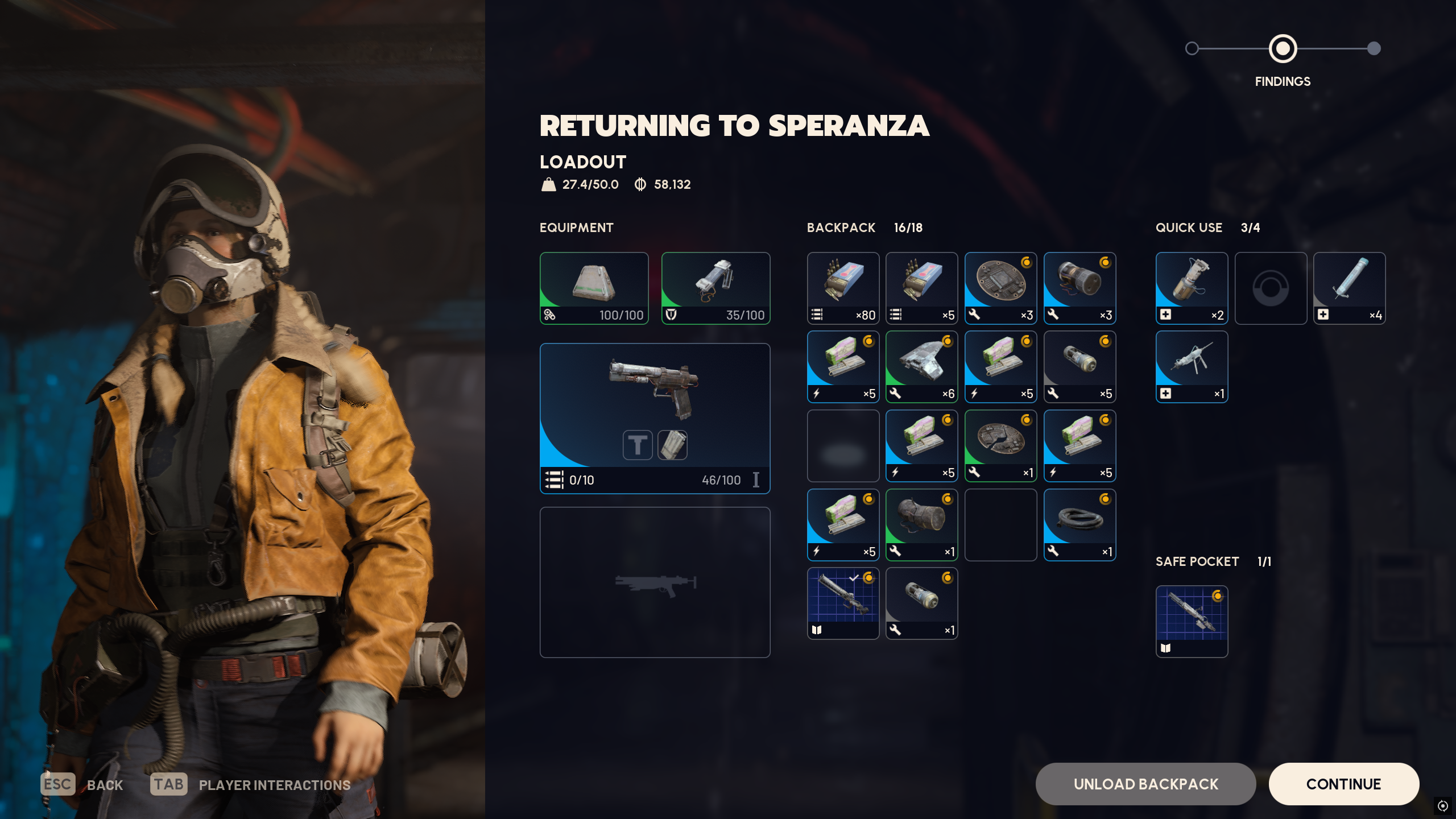Screen dimensions: 1456x819
Task: Jump to the final progress step dot
Action: [1374, 49]
